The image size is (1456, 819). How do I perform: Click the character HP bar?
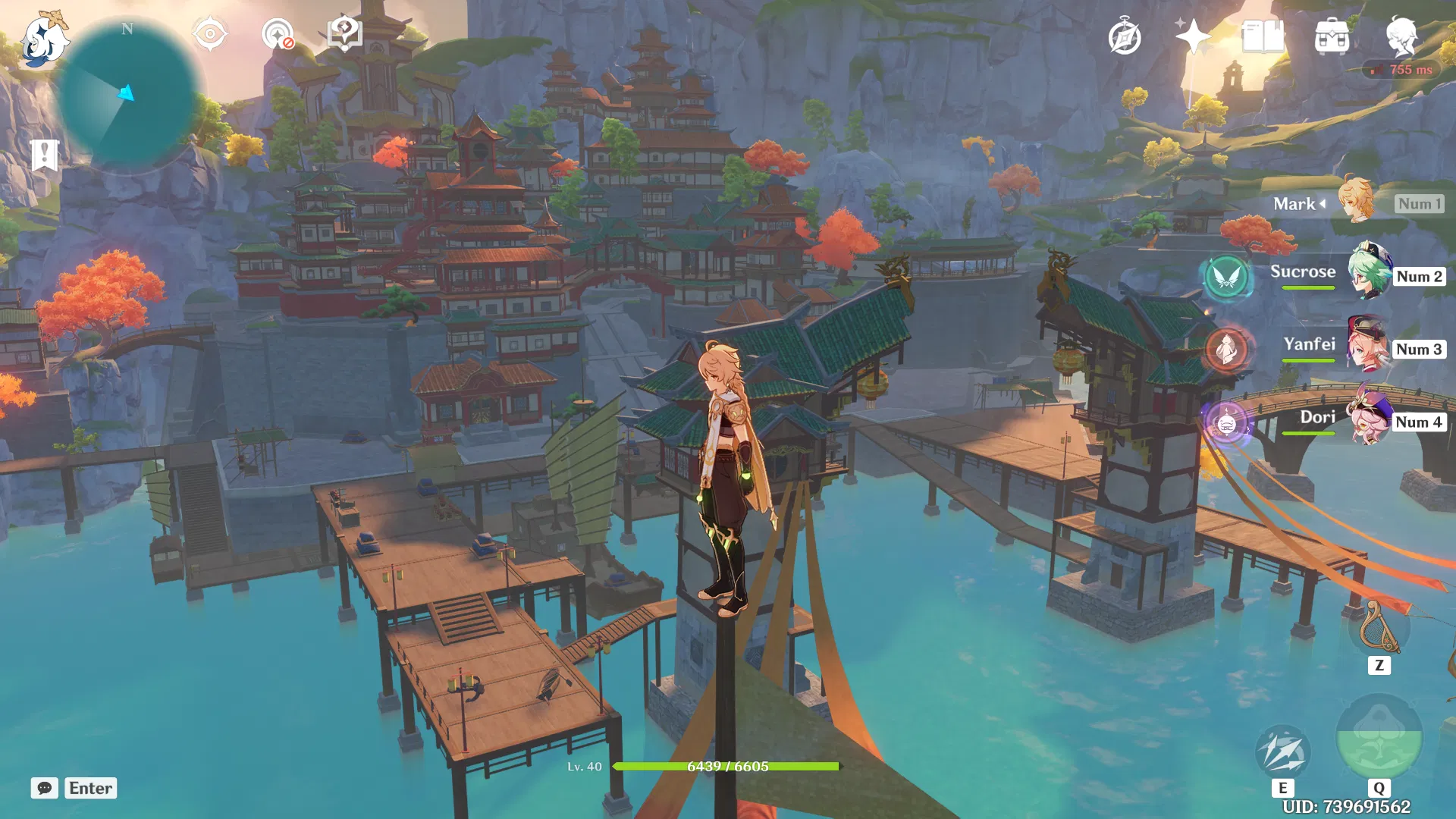[x=728, y=766]
